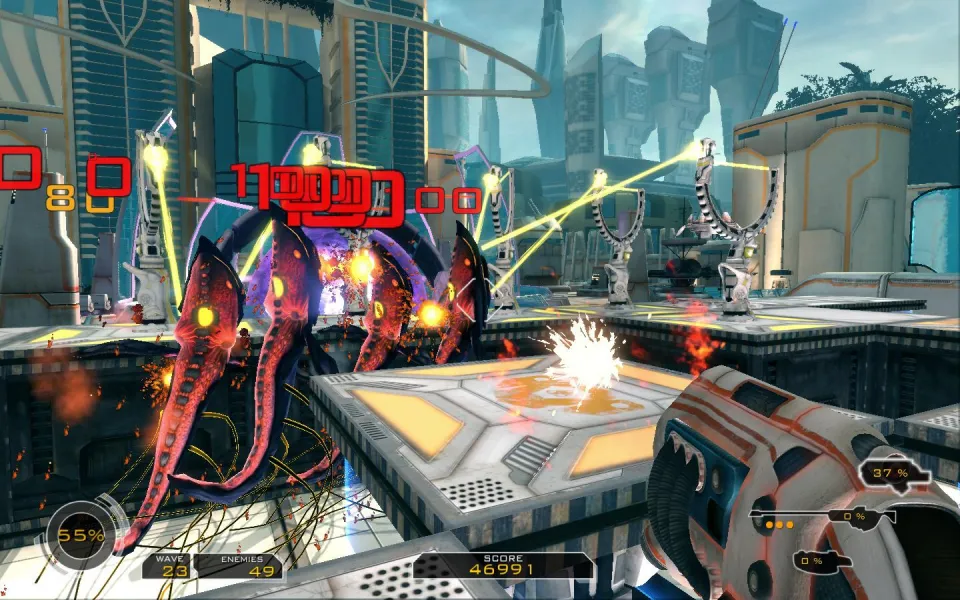Choose the small bottom weapon silhouette icon

click(x=822, y=561)
